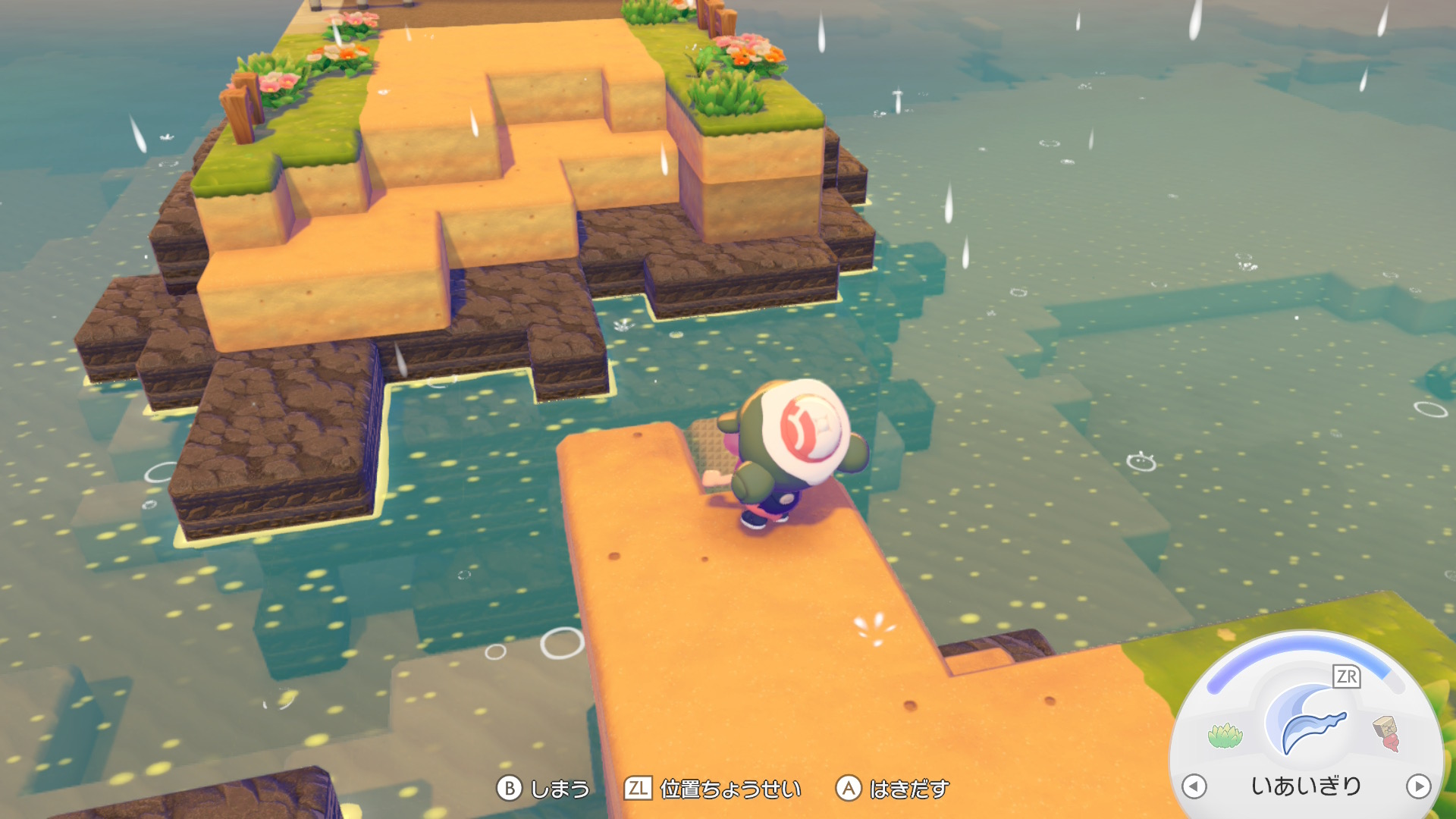Select the green leafy grass ability

(x=1225, y=735)
